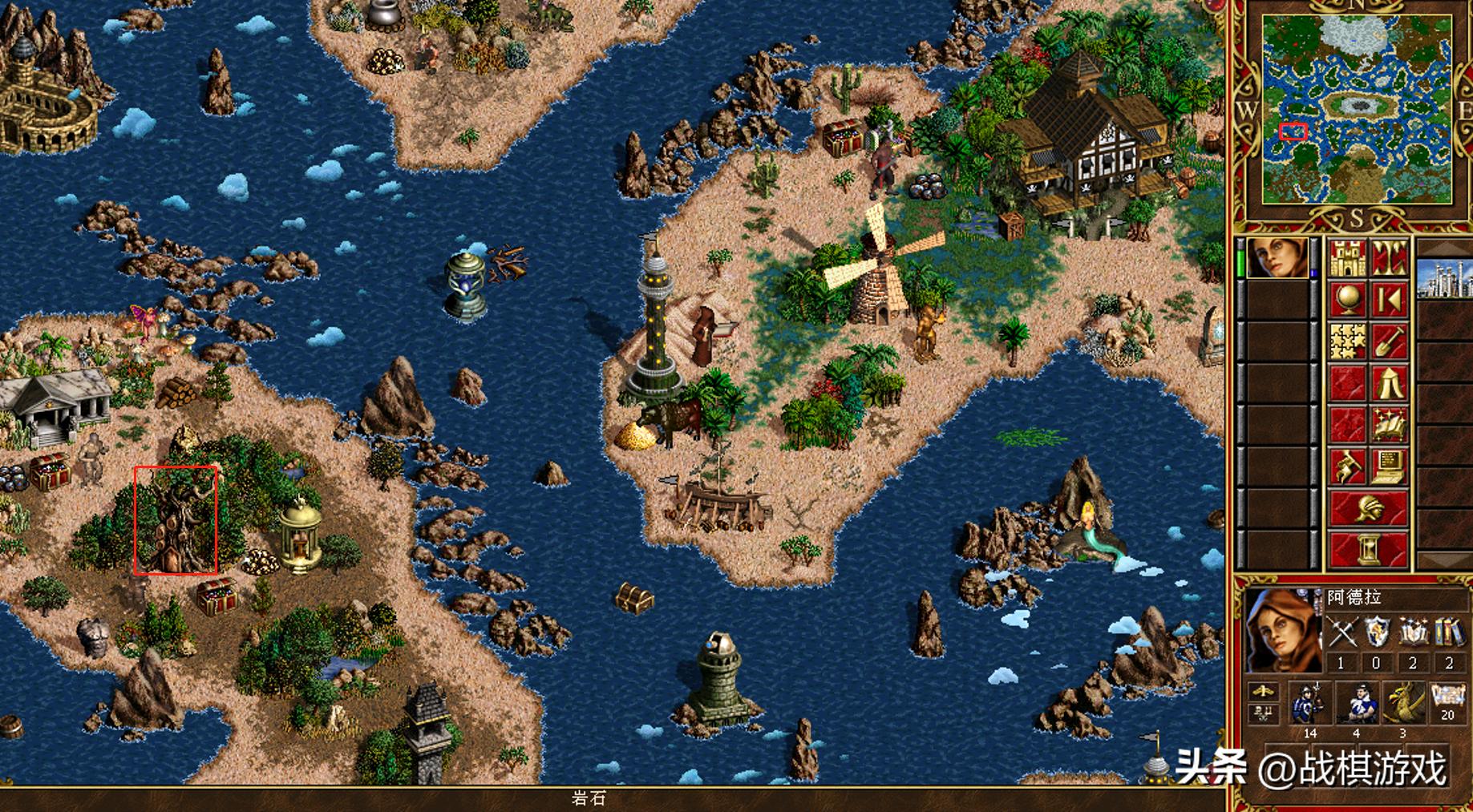Click on the world minimap

[1357, 110]
